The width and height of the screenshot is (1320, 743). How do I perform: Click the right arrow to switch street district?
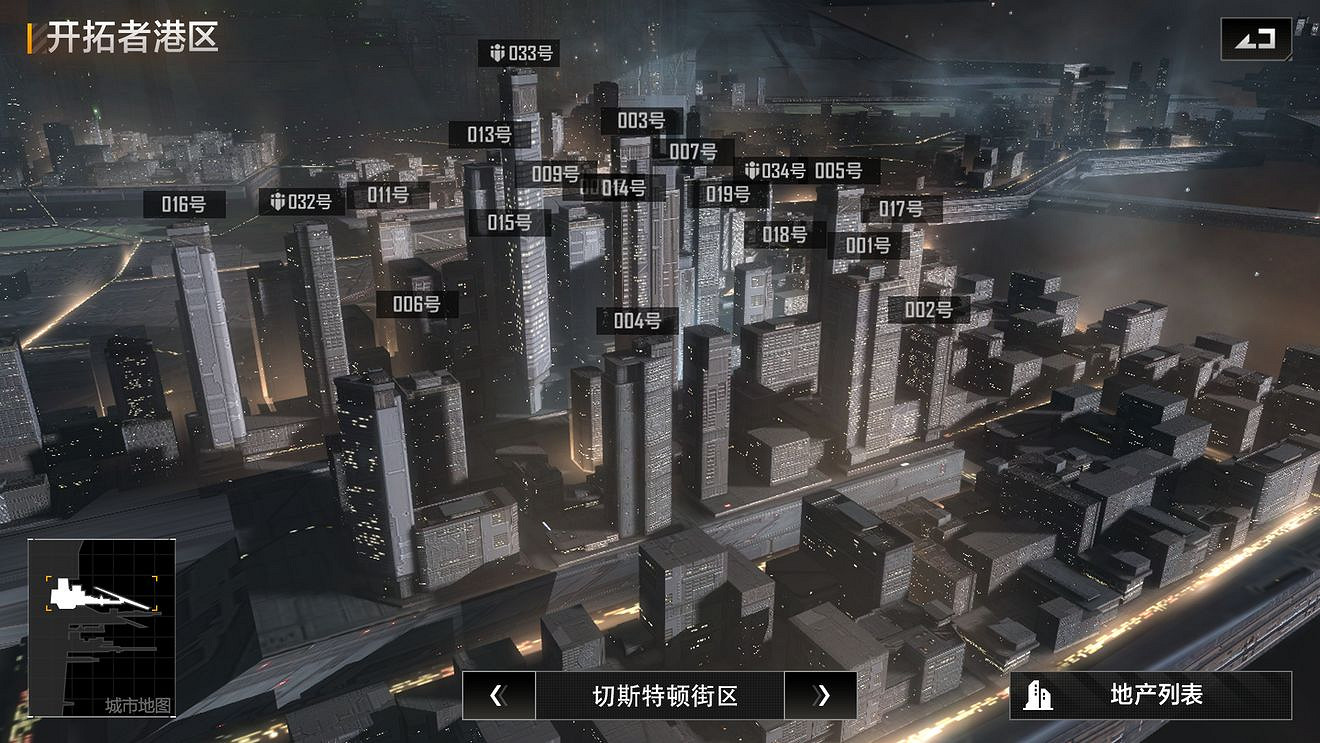[822, 696]
